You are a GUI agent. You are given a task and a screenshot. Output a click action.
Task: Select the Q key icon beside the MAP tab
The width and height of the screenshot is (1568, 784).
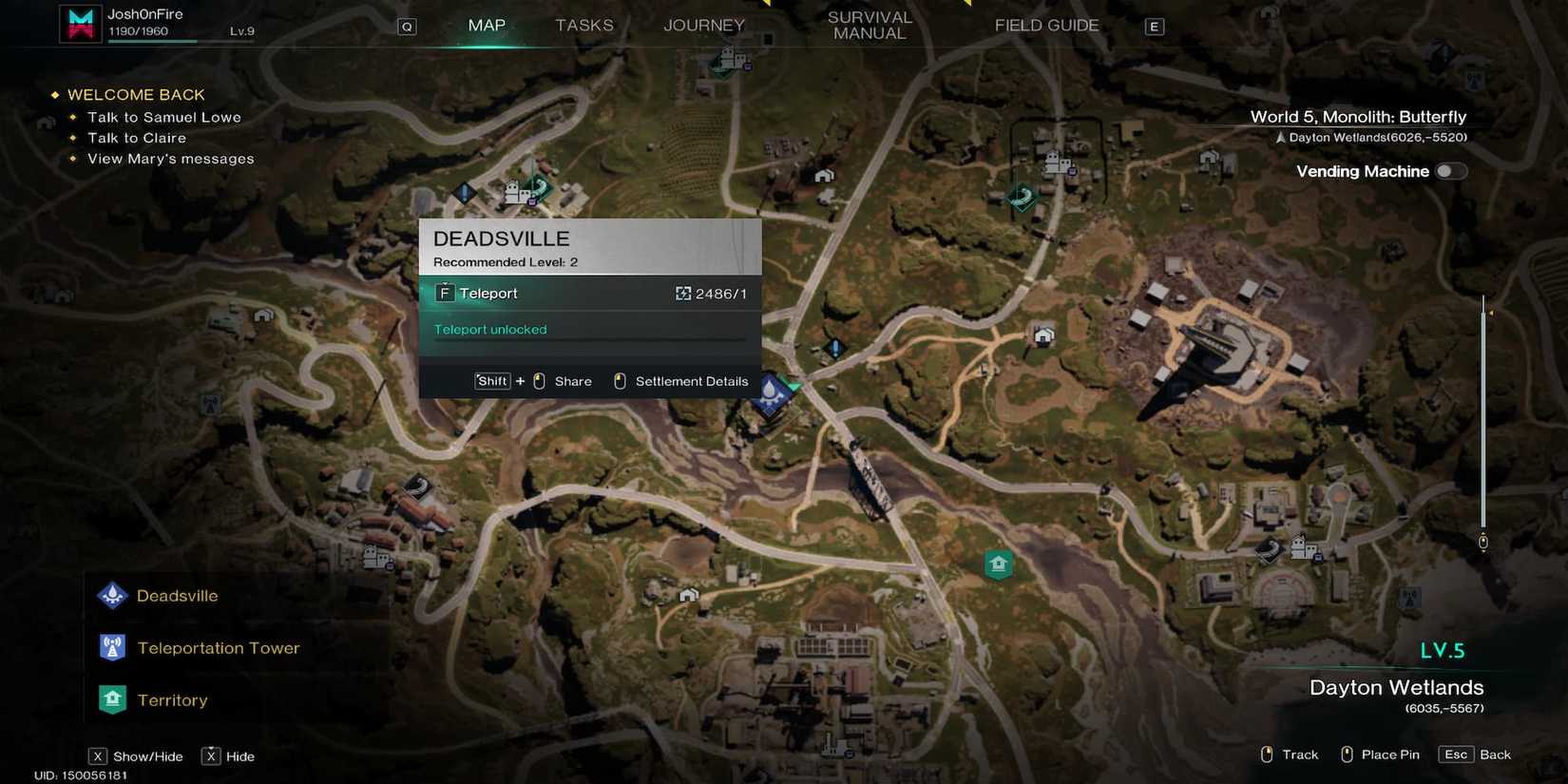[407, 26]
